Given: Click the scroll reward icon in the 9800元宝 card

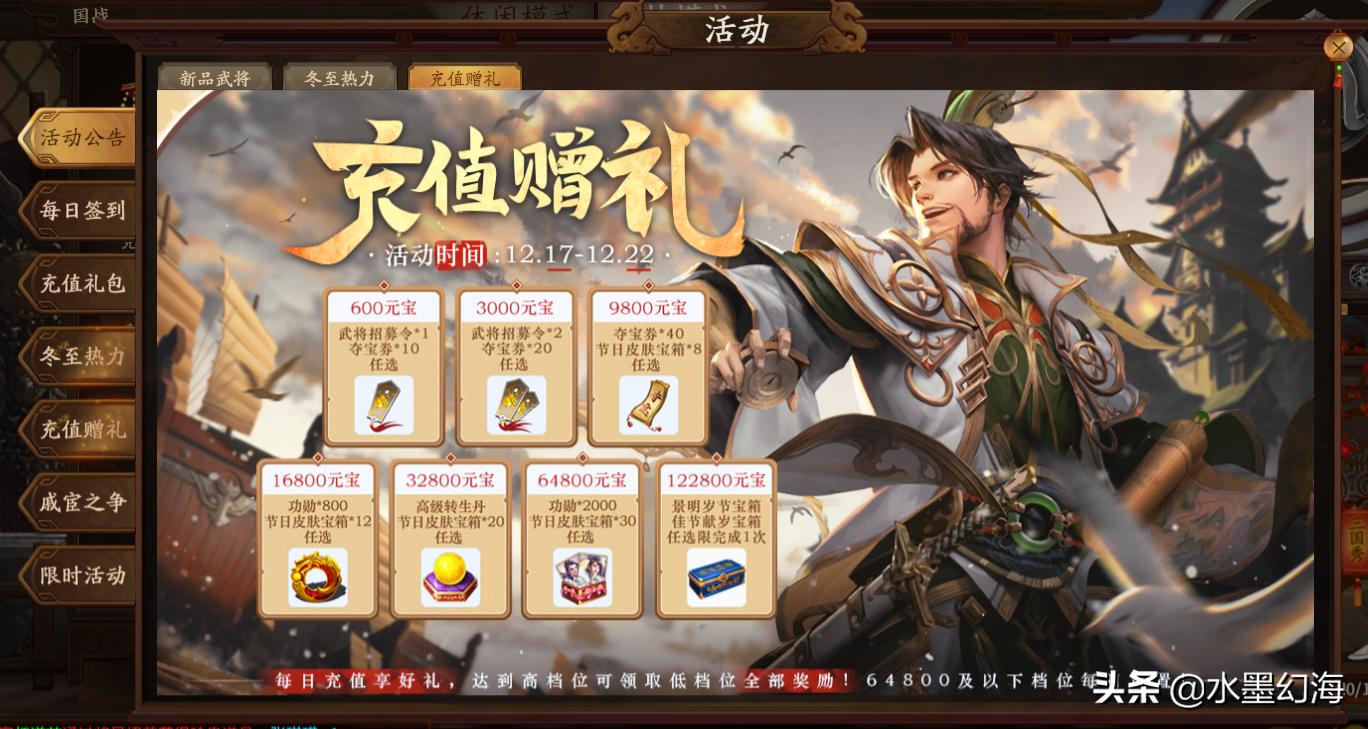Looking at the screenshot, I should 648,406.
